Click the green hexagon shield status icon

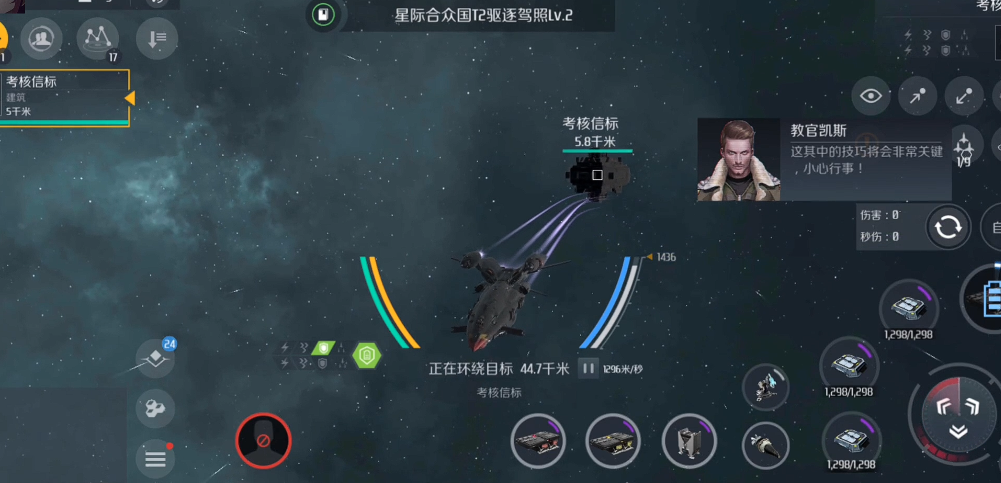coord(366,353)
